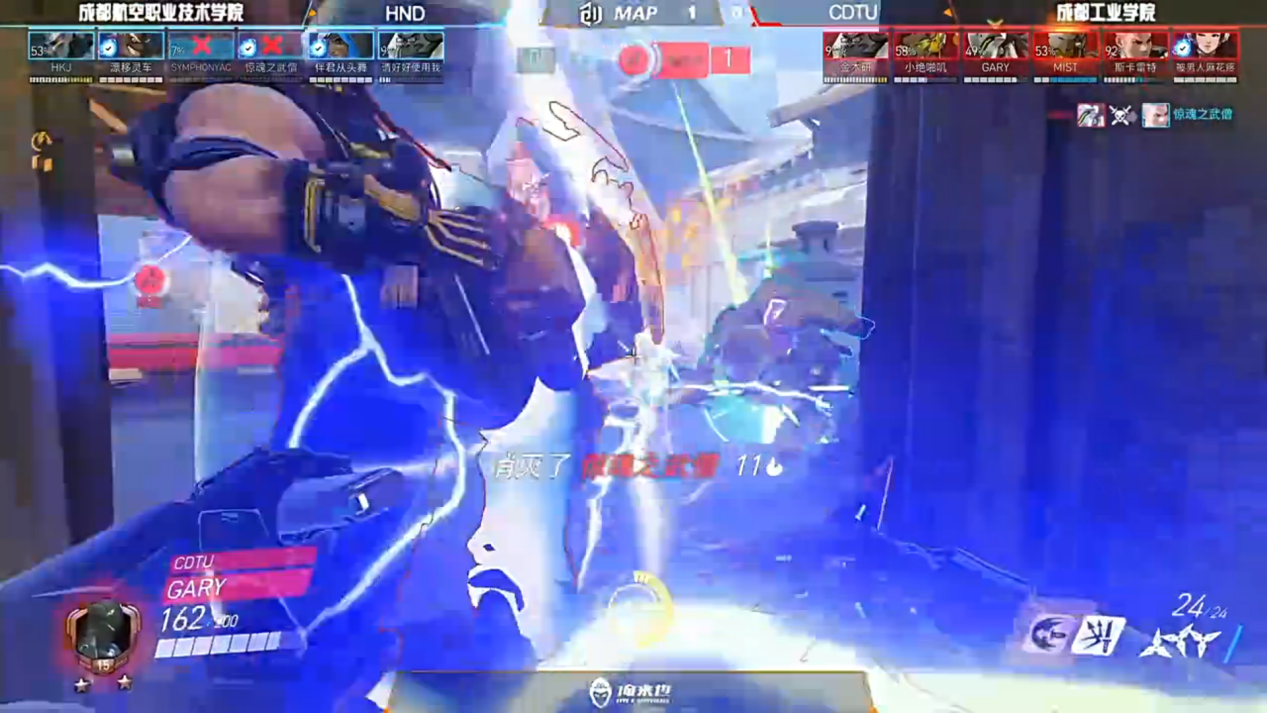Click the kill feed entry for 惊魂之武僧
The image size is (1267, 713).
click(x=1155, y=115)
